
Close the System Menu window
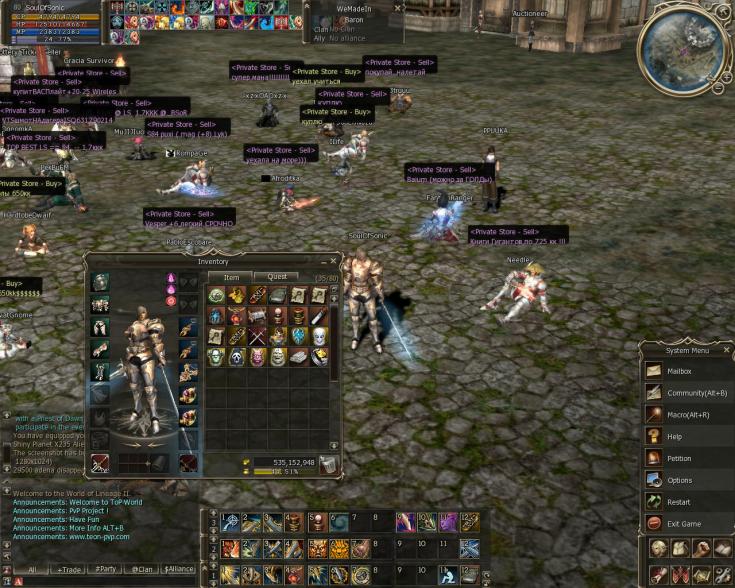point(727,350)
